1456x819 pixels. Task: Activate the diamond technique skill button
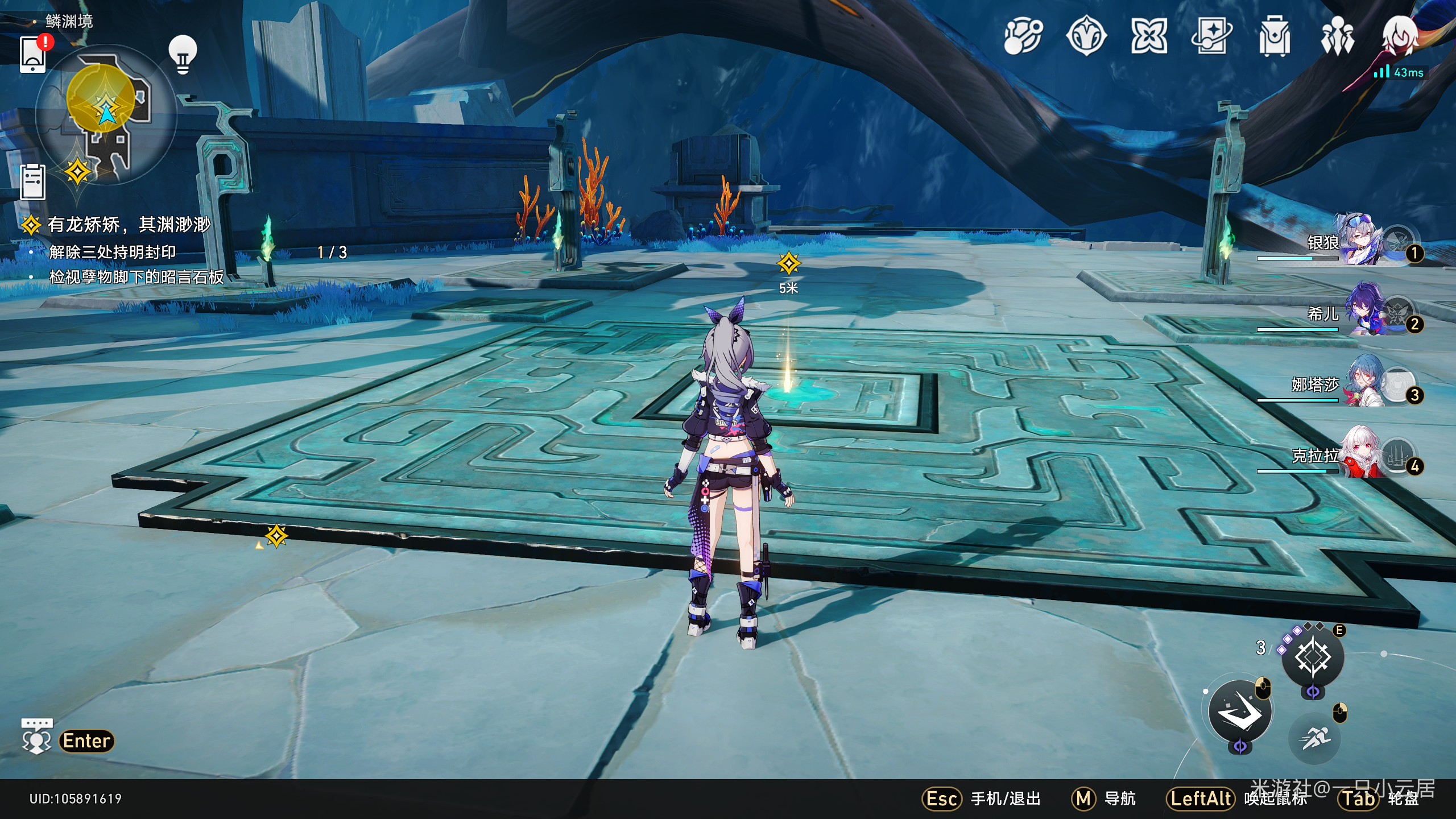click(1312, 657)
